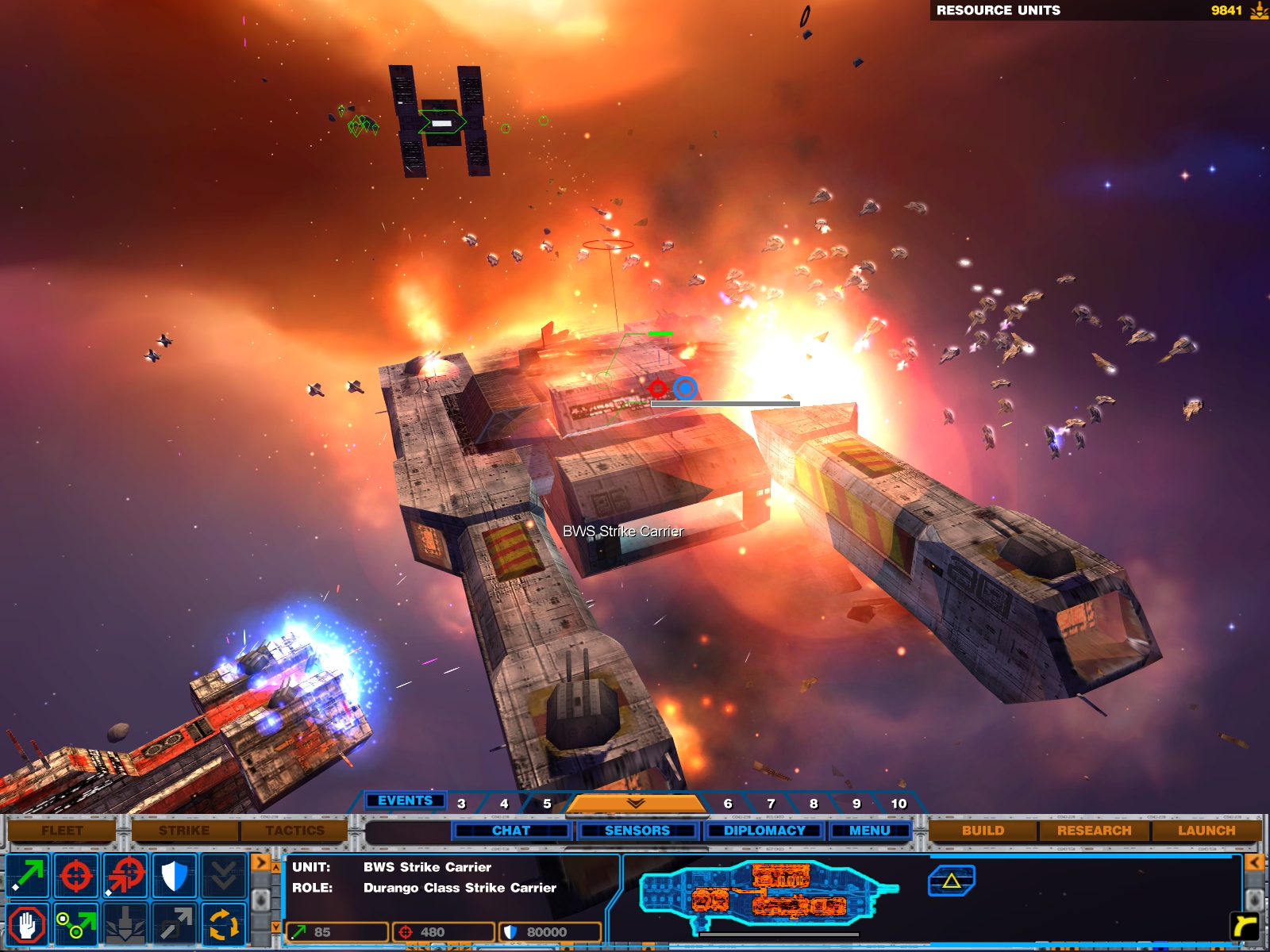Open the Chat window

(511, 831)
